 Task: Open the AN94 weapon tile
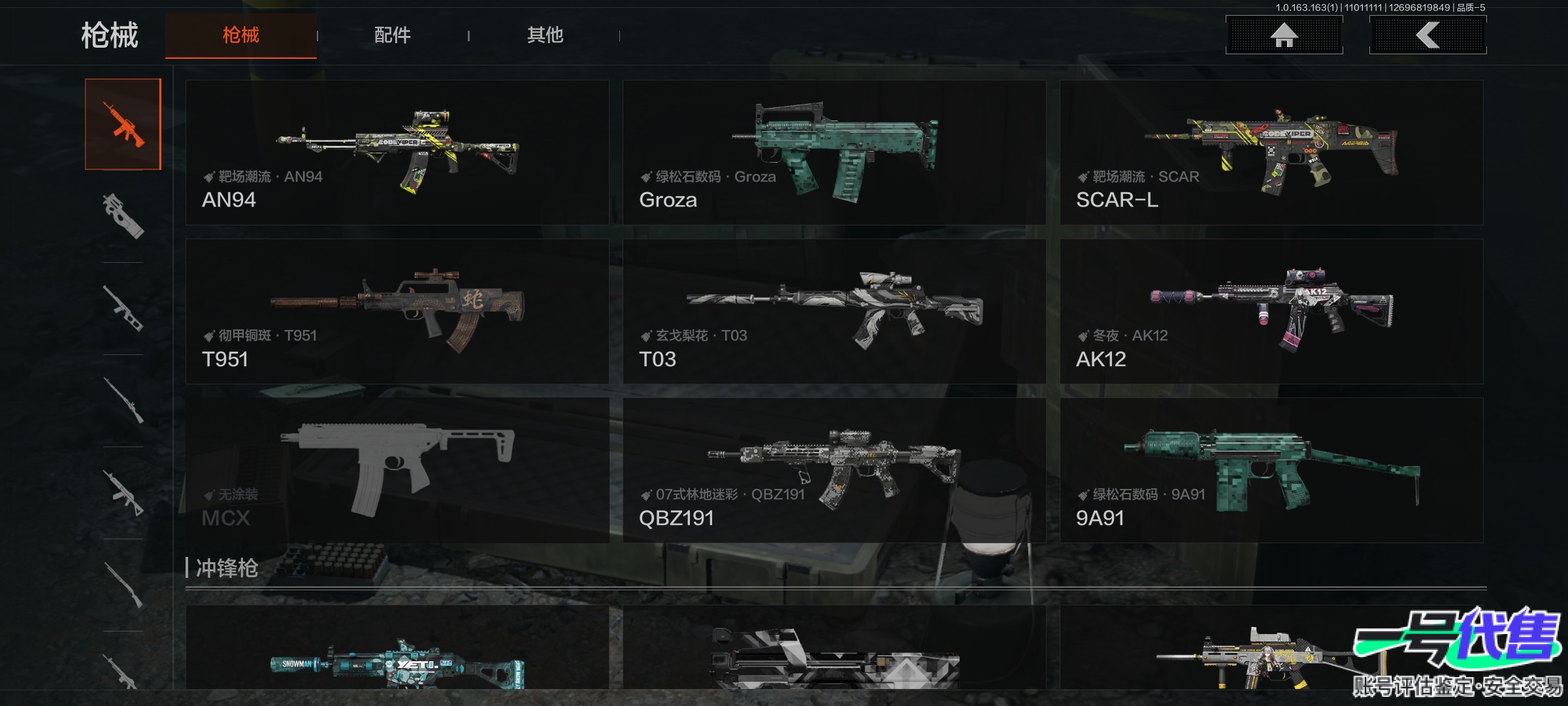(x=397, y=153)
